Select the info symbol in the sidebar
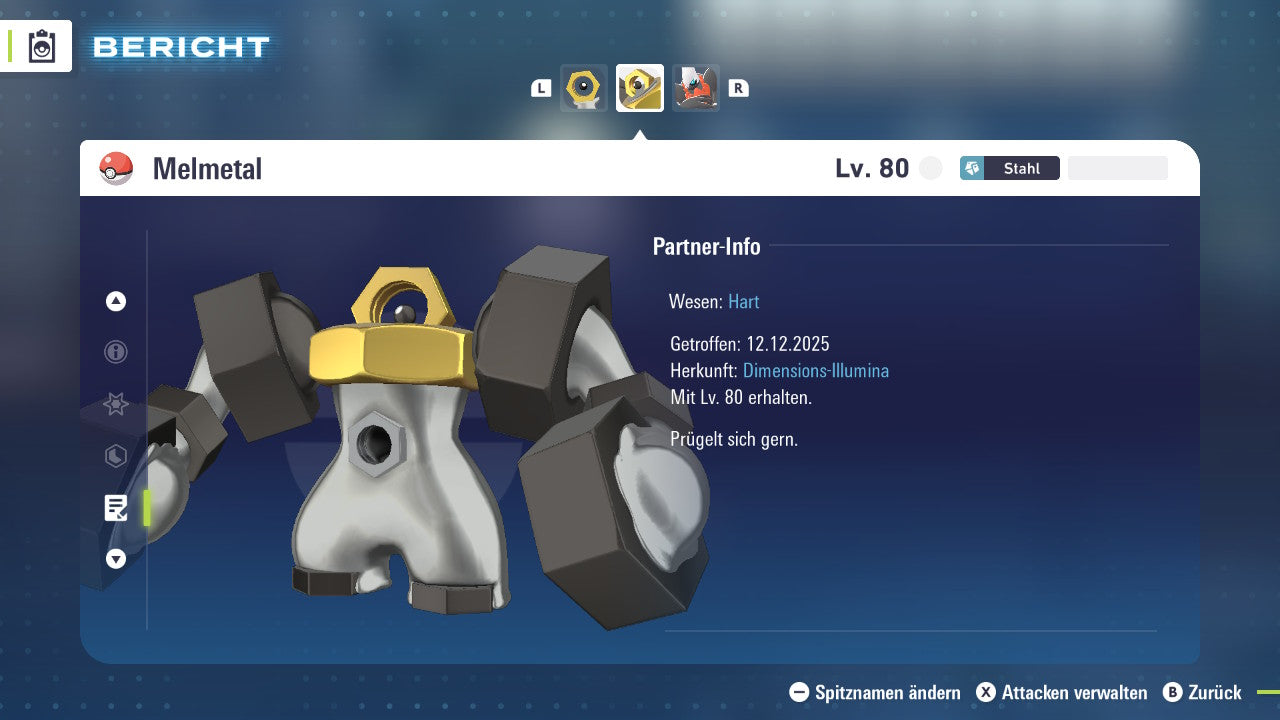This screenshot has width=1280, height=720. 115,352
